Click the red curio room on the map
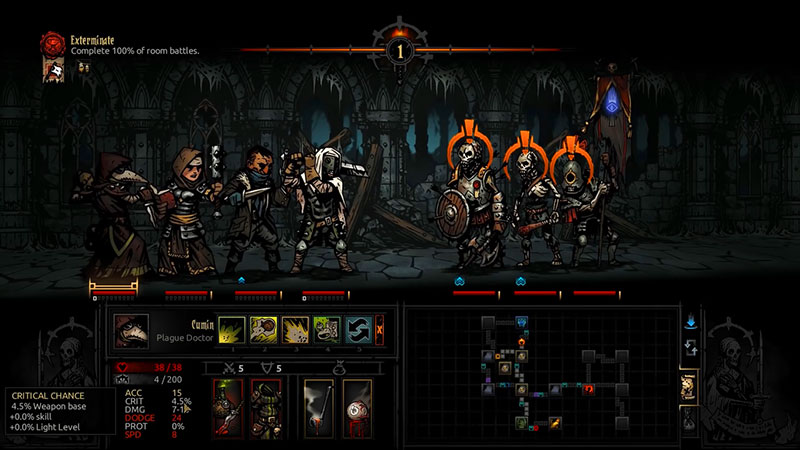Image resolution: width=800 pixels, height=450 pixels. pyautogui.click(x=589, y=387)
